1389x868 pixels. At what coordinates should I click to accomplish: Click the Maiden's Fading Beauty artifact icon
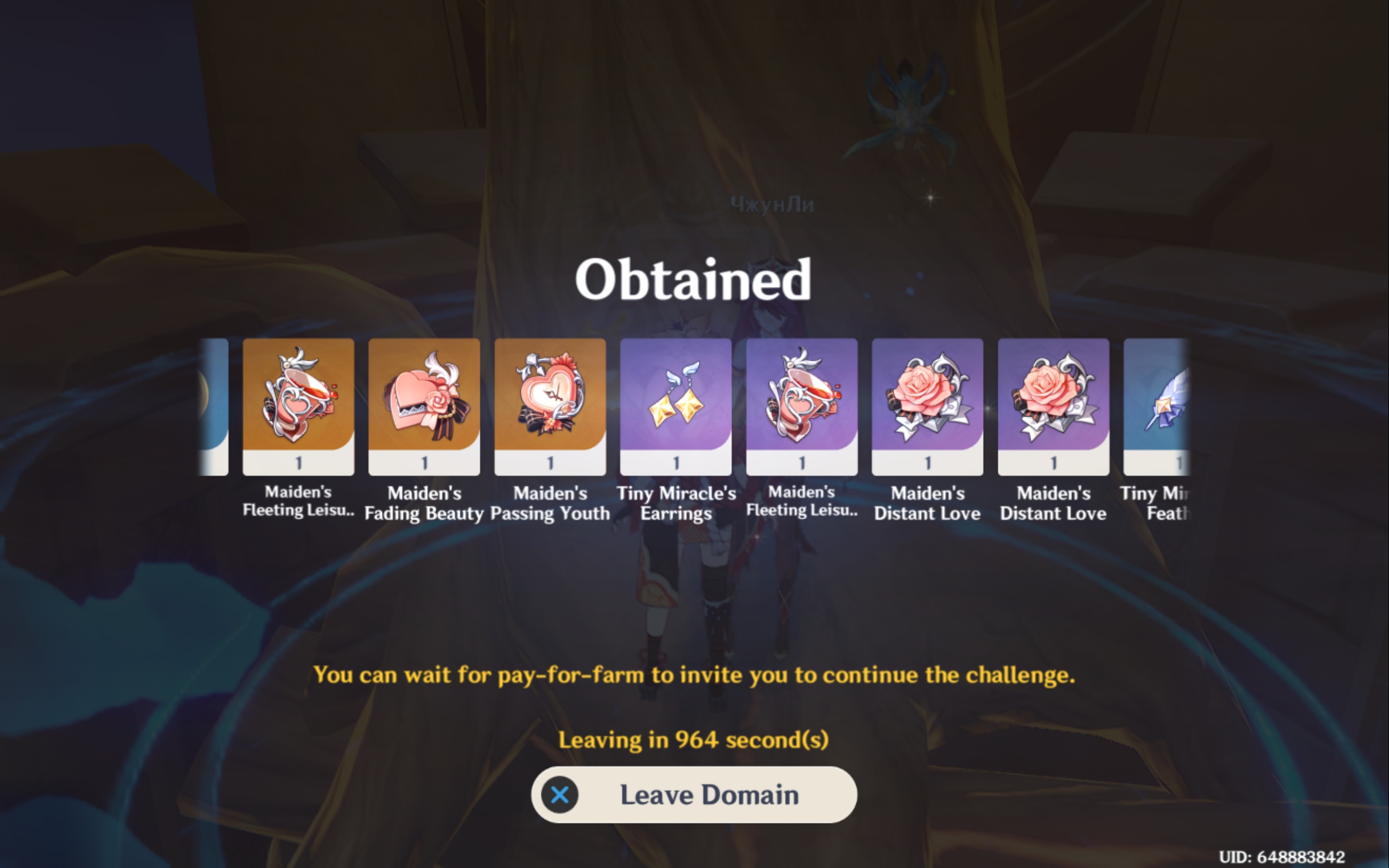424,402
